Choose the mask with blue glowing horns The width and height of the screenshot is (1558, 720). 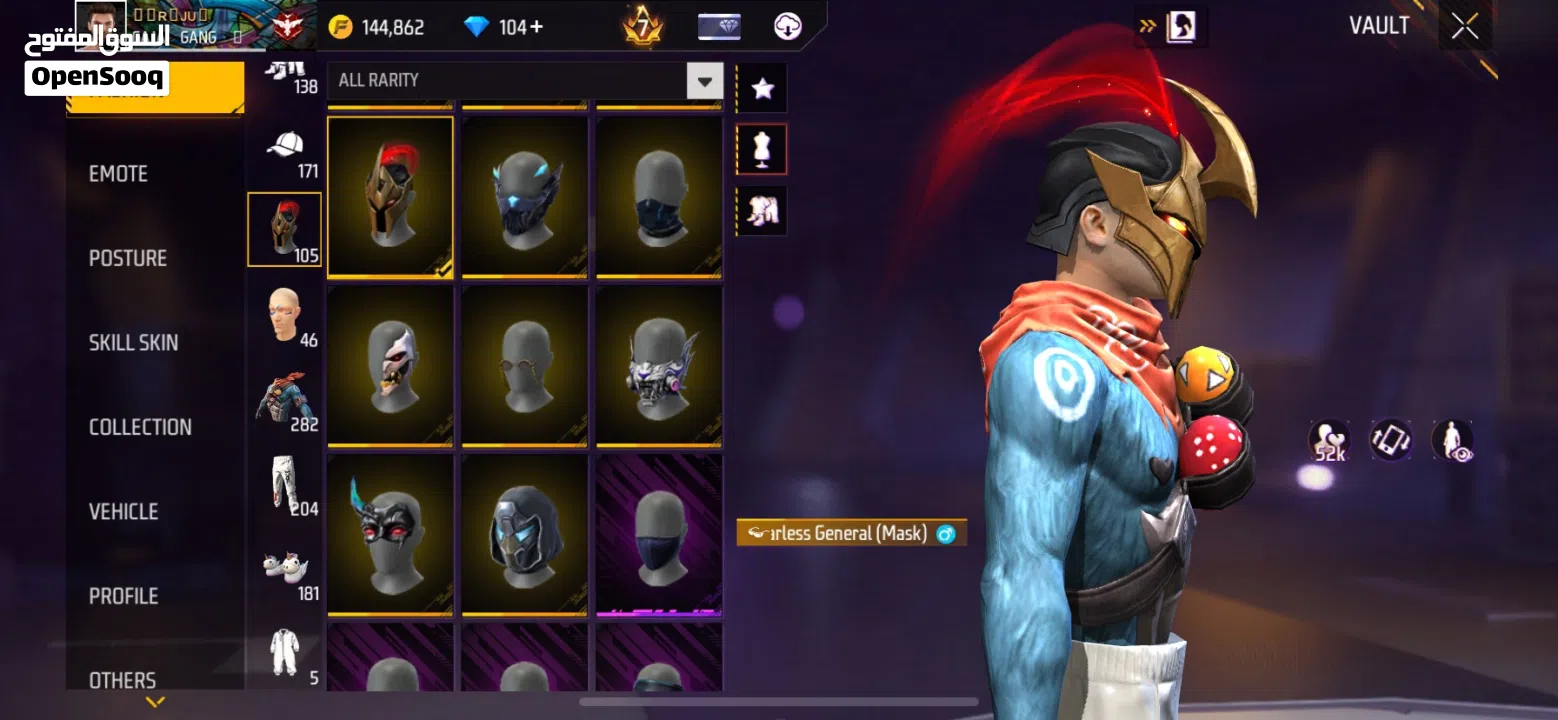tap(524, 196)
